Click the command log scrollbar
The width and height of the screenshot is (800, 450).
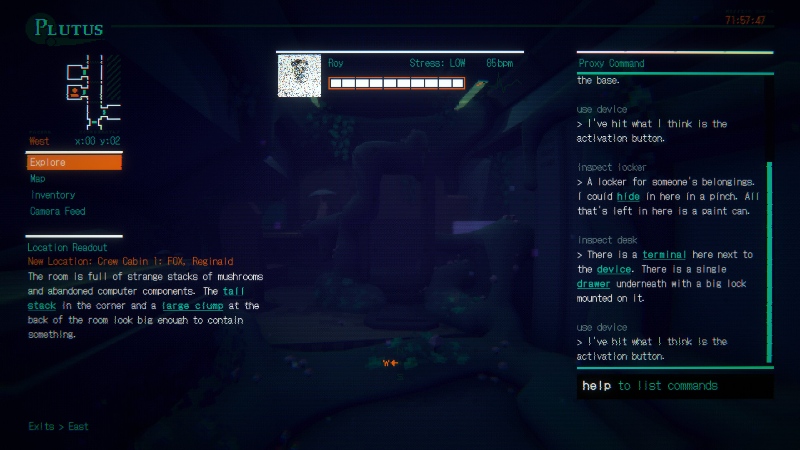click(x=769, y=260)
